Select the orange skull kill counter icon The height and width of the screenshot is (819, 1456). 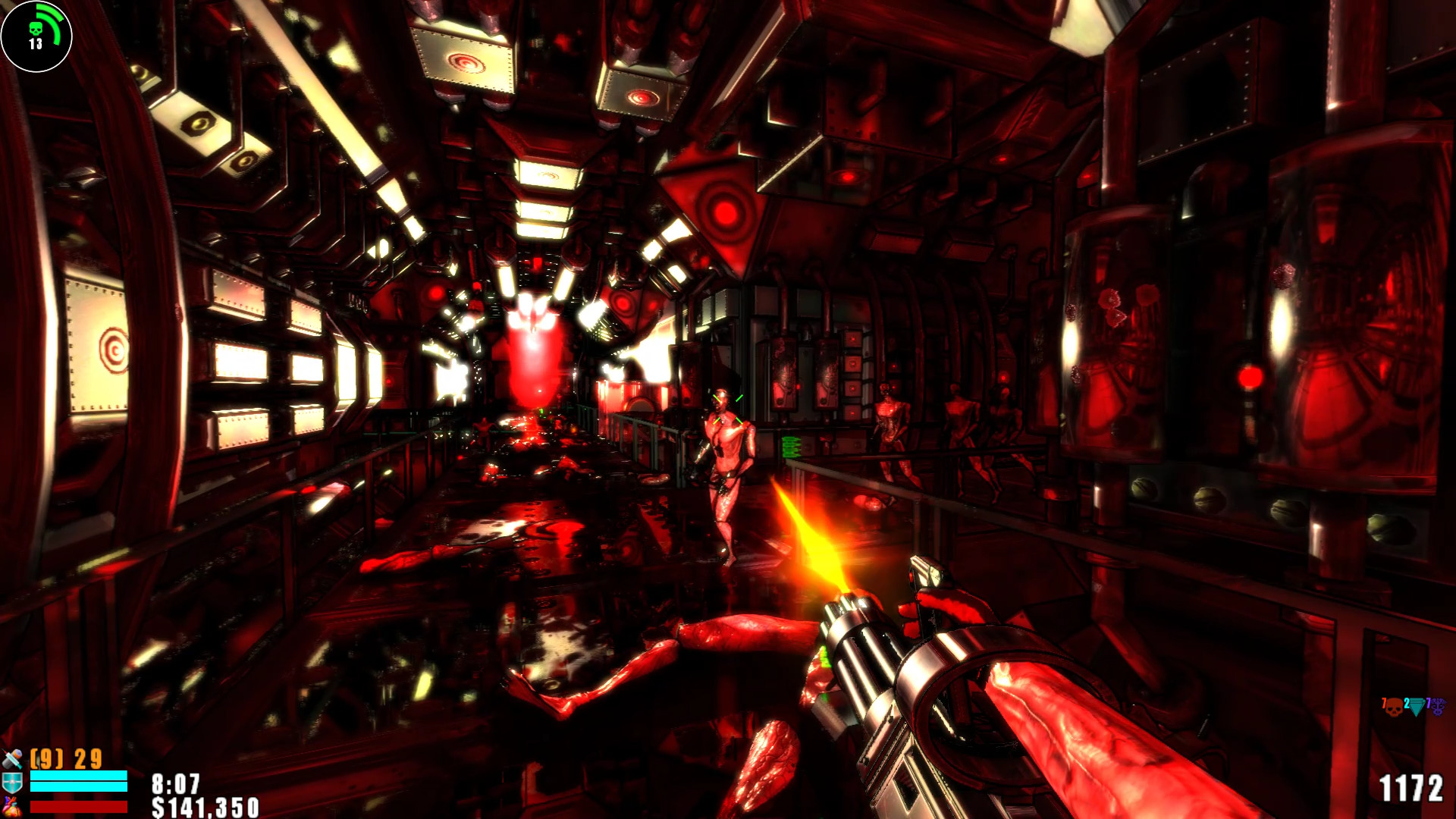[1394, 708]
